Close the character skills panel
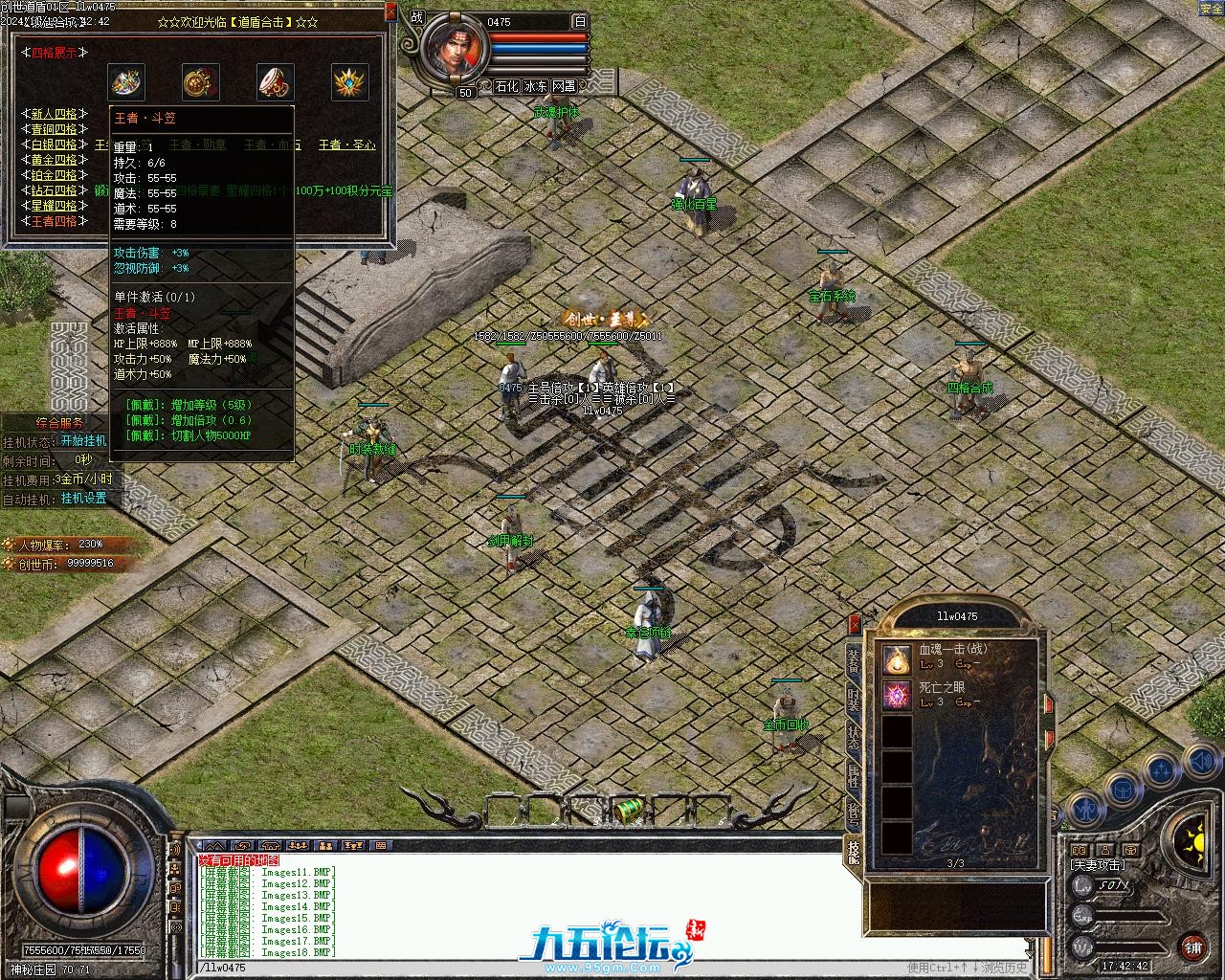The width and height of the screenshot is (1225, 980). coord(855,623)
